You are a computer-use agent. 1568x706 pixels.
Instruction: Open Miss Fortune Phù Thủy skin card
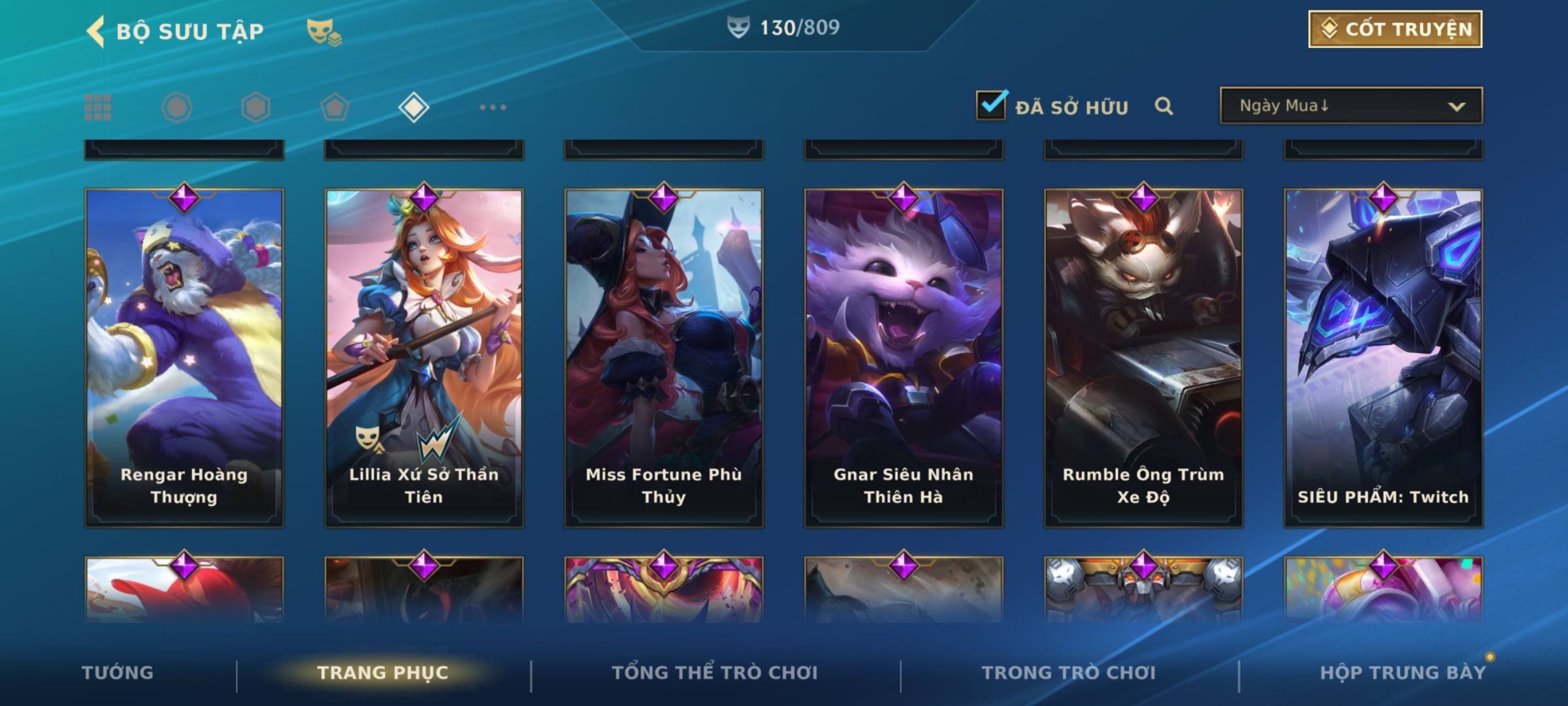(x=664, y=358)
